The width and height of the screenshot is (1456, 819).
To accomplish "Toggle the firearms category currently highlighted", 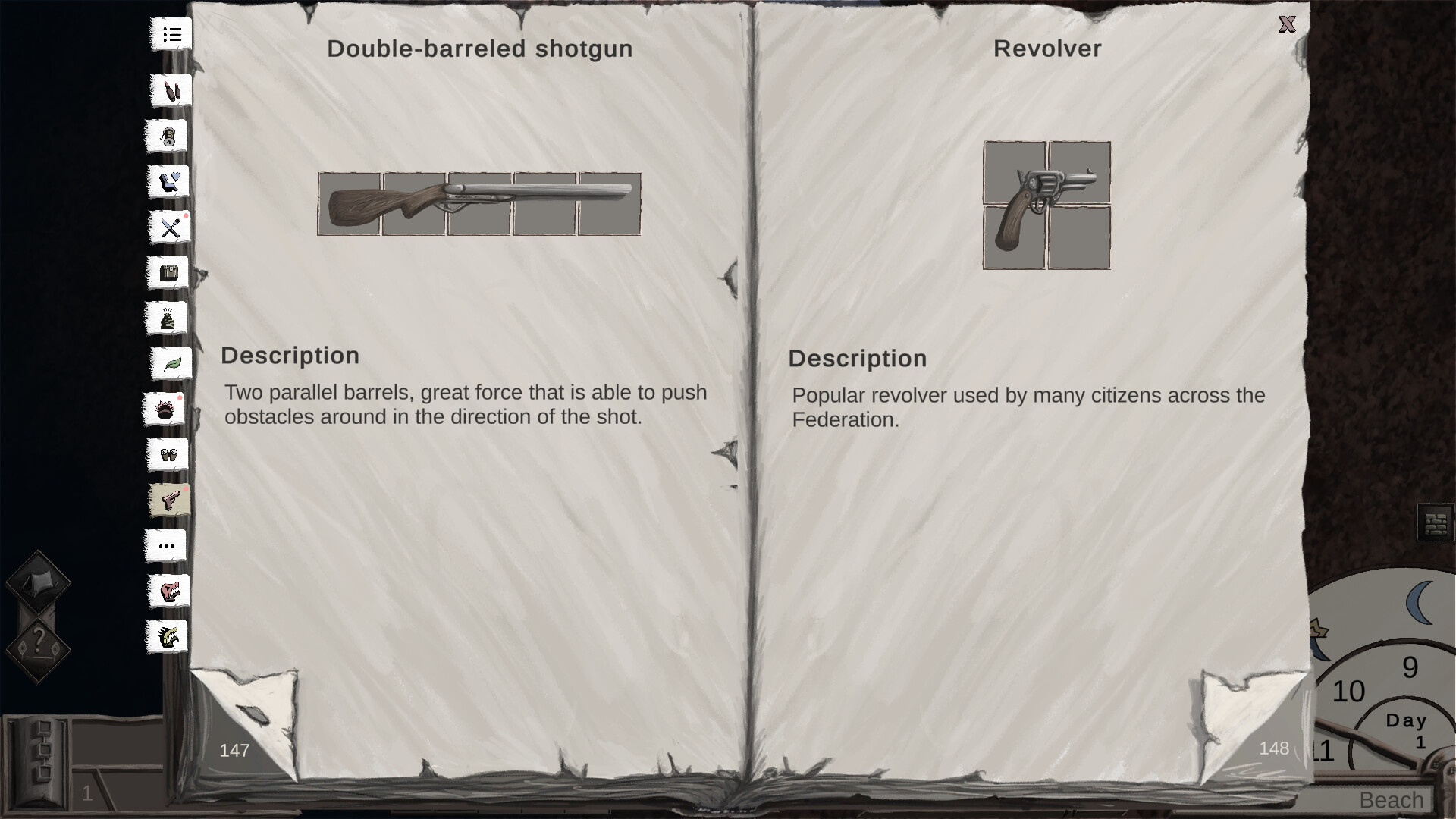I will 170,500.
